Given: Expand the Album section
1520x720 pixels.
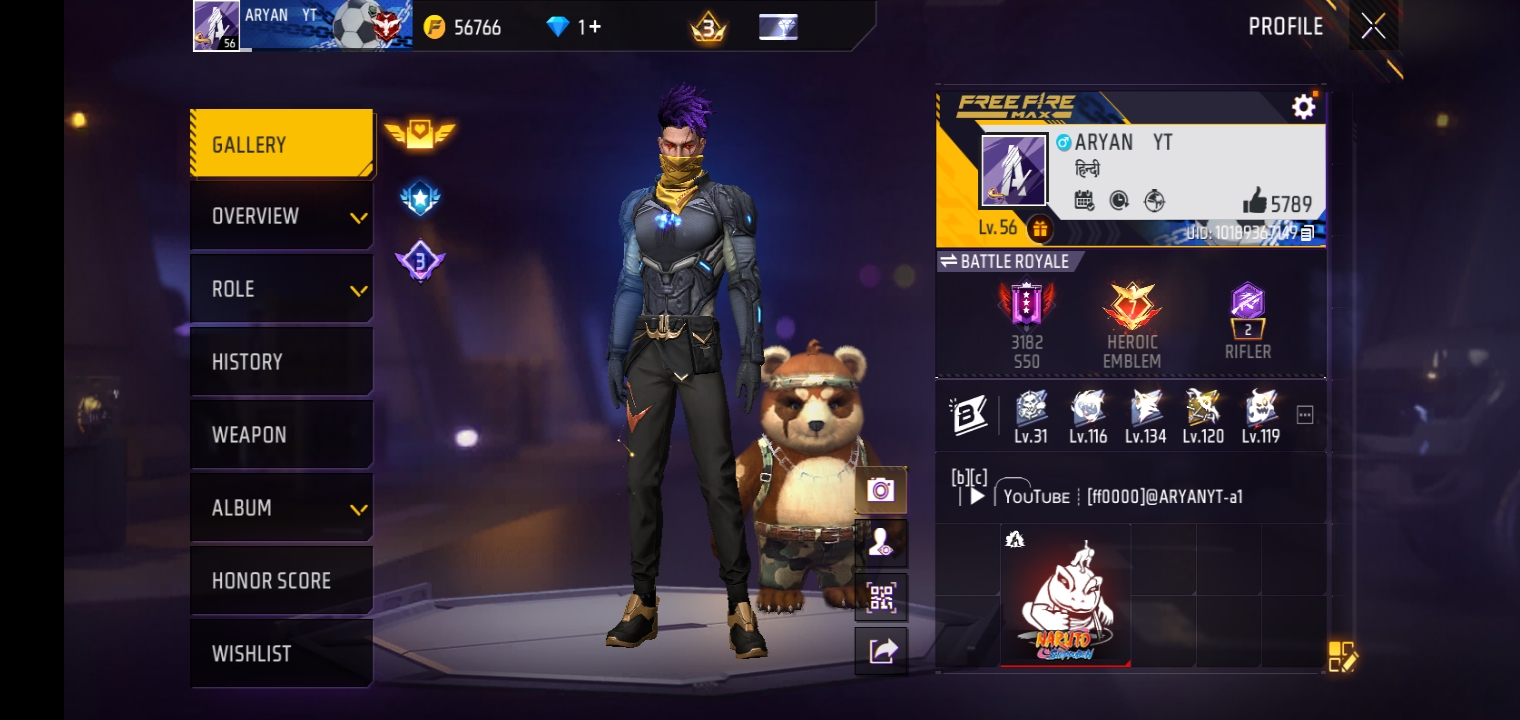Looking at the screenshot, I should pyautogui.click(x=282, y=507).
